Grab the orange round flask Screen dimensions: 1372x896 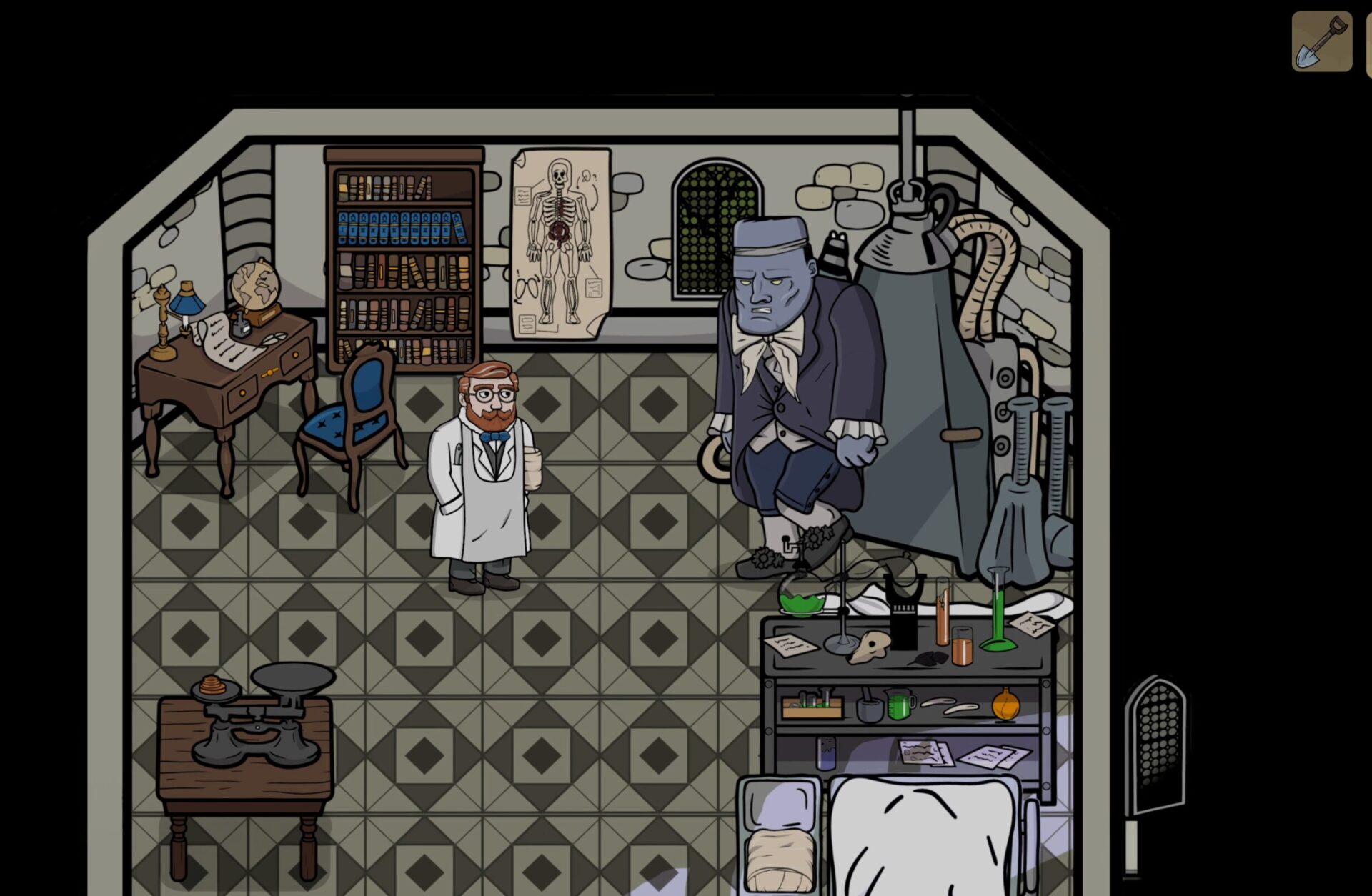click(x=1005, y=706)
